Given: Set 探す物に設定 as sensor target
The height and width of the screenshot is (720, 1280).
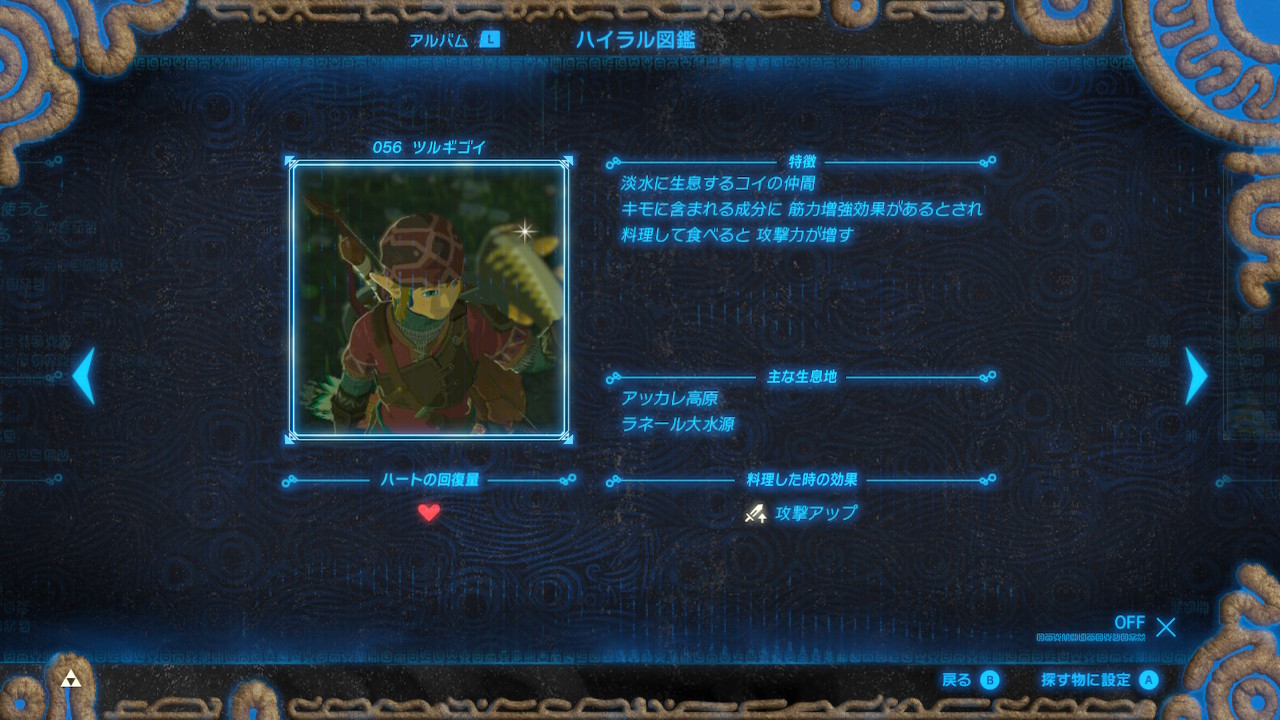Looking at the screenshot, I should coord(1099,680).
